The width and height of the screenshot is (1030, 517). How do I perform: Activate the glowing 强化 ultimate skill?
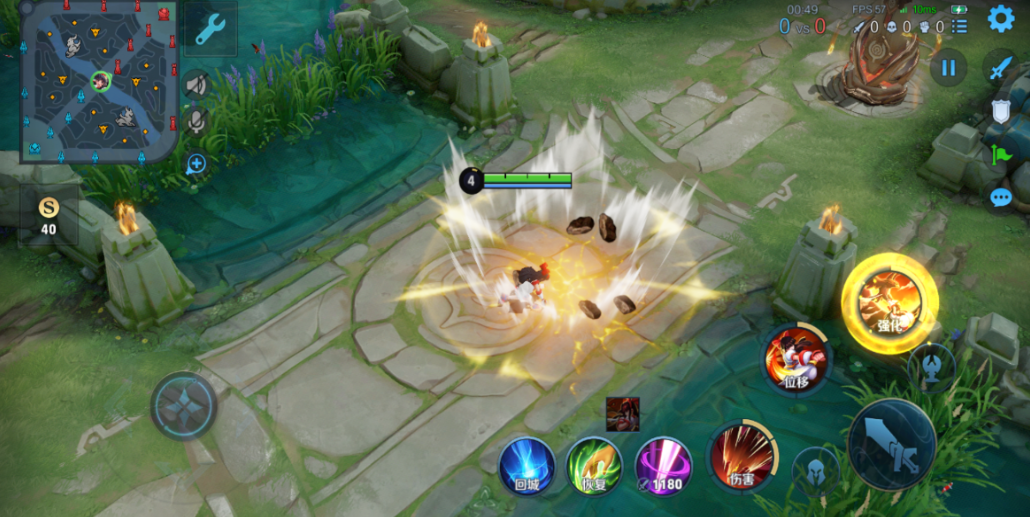click(x=889, y=302)
